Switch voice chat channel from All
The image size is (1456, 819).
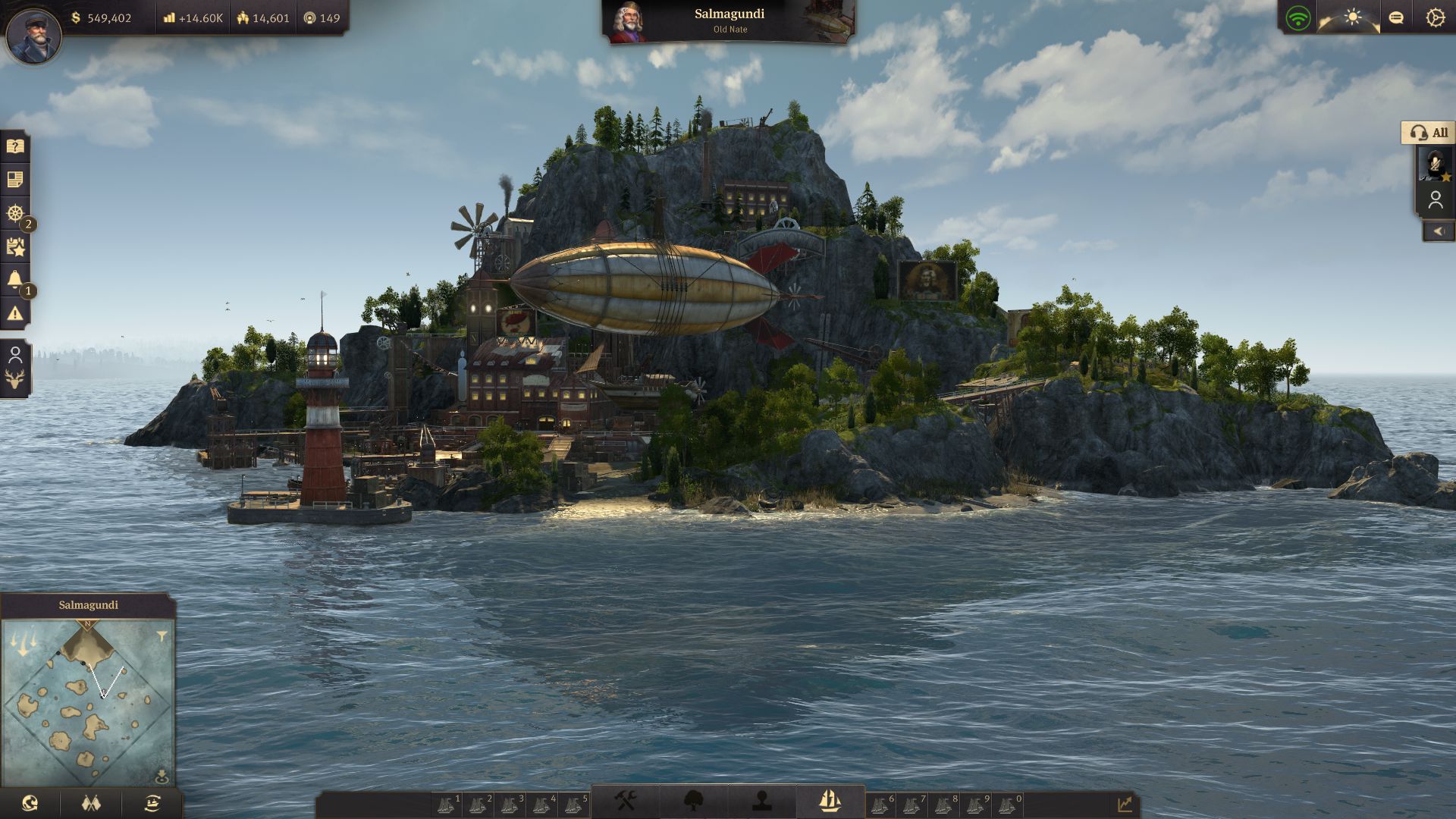tap(1432, 133)
